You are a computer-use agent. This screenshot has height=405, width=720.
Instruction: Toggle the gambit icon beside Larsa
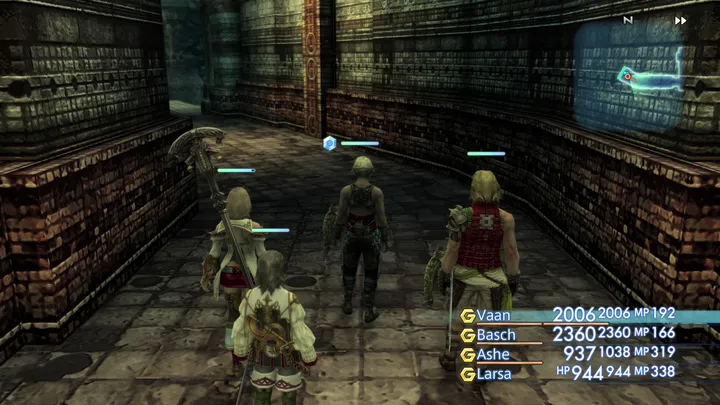click(466, 375)
